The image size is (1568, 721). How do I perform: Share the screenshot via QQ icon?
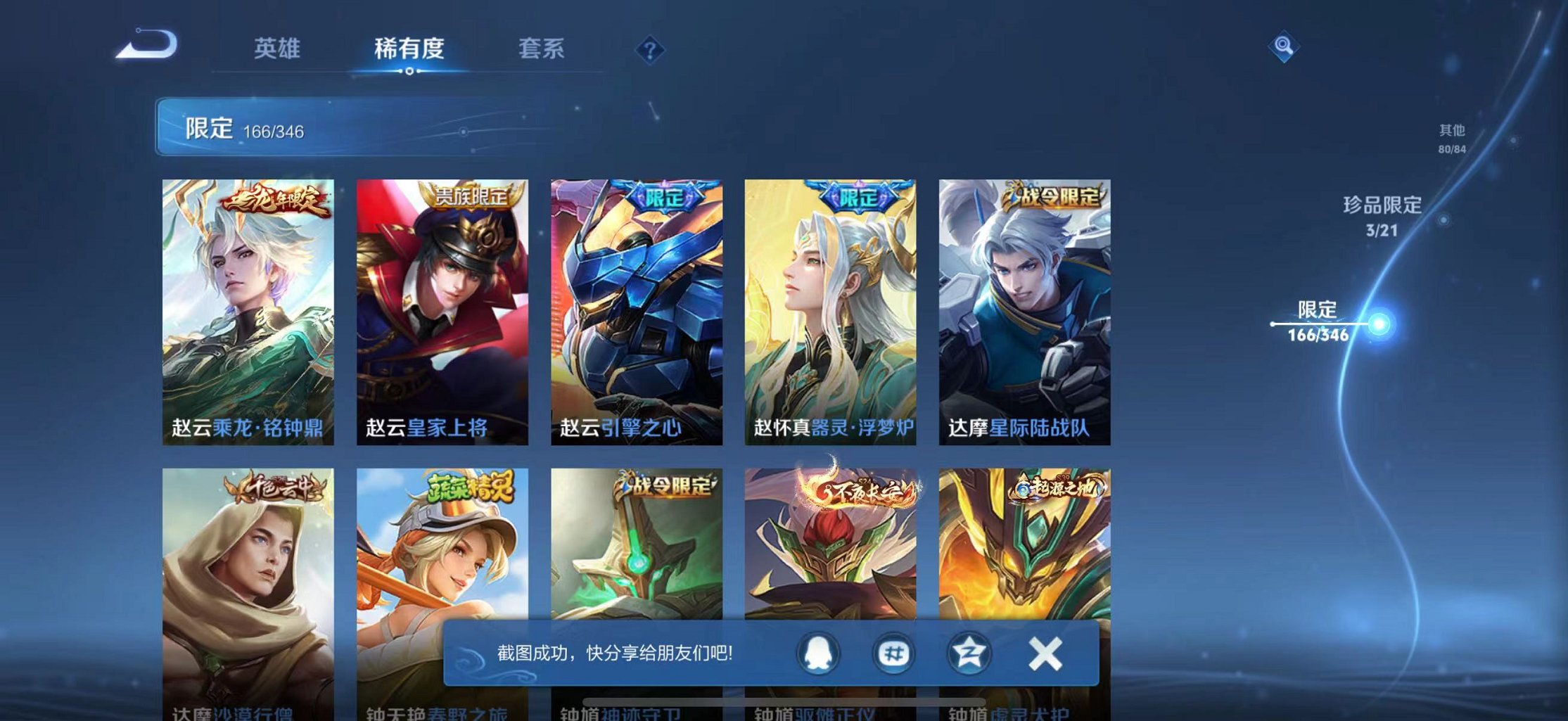[818, 653]
